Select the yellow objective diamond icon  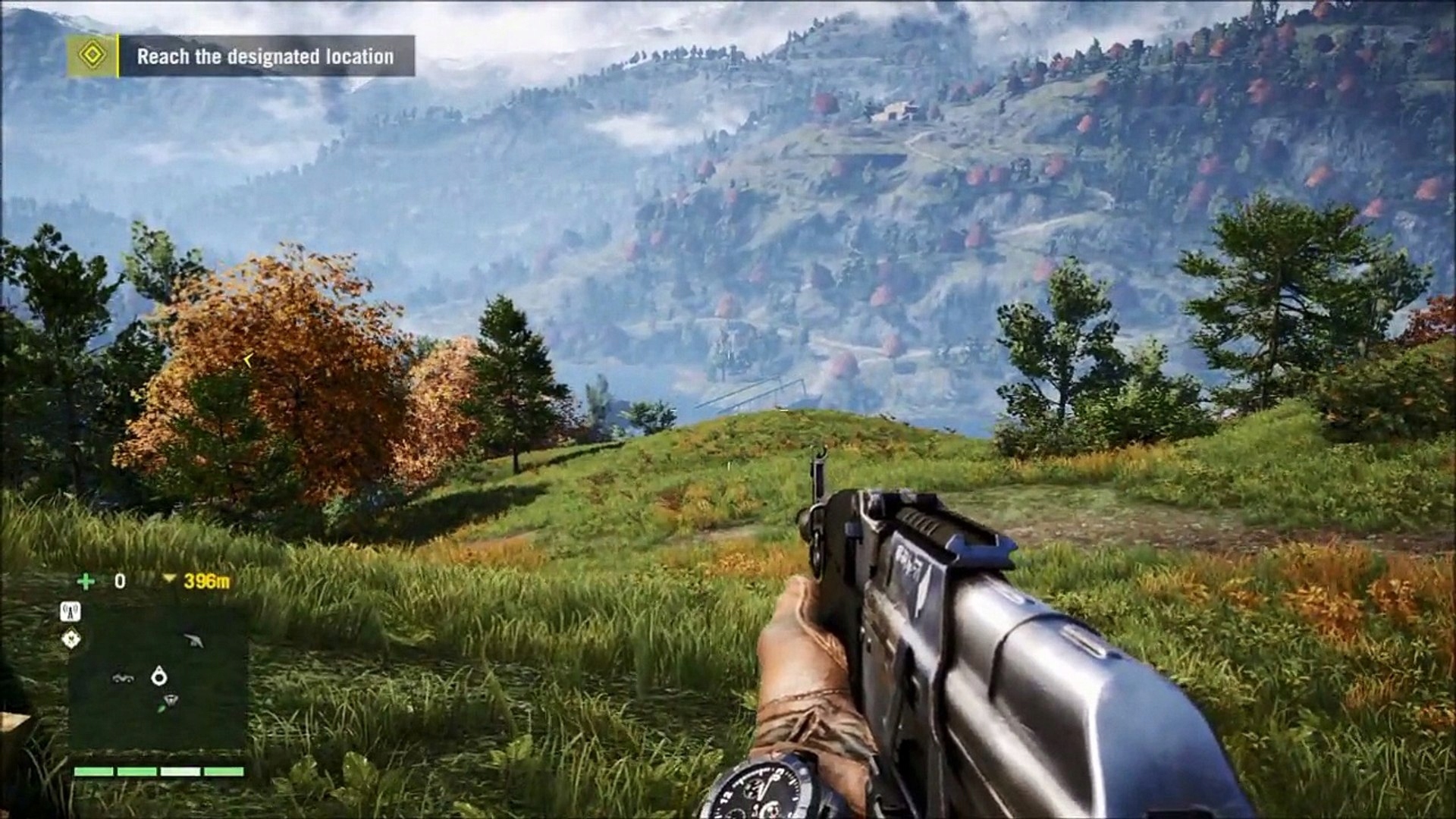(92, 55)
